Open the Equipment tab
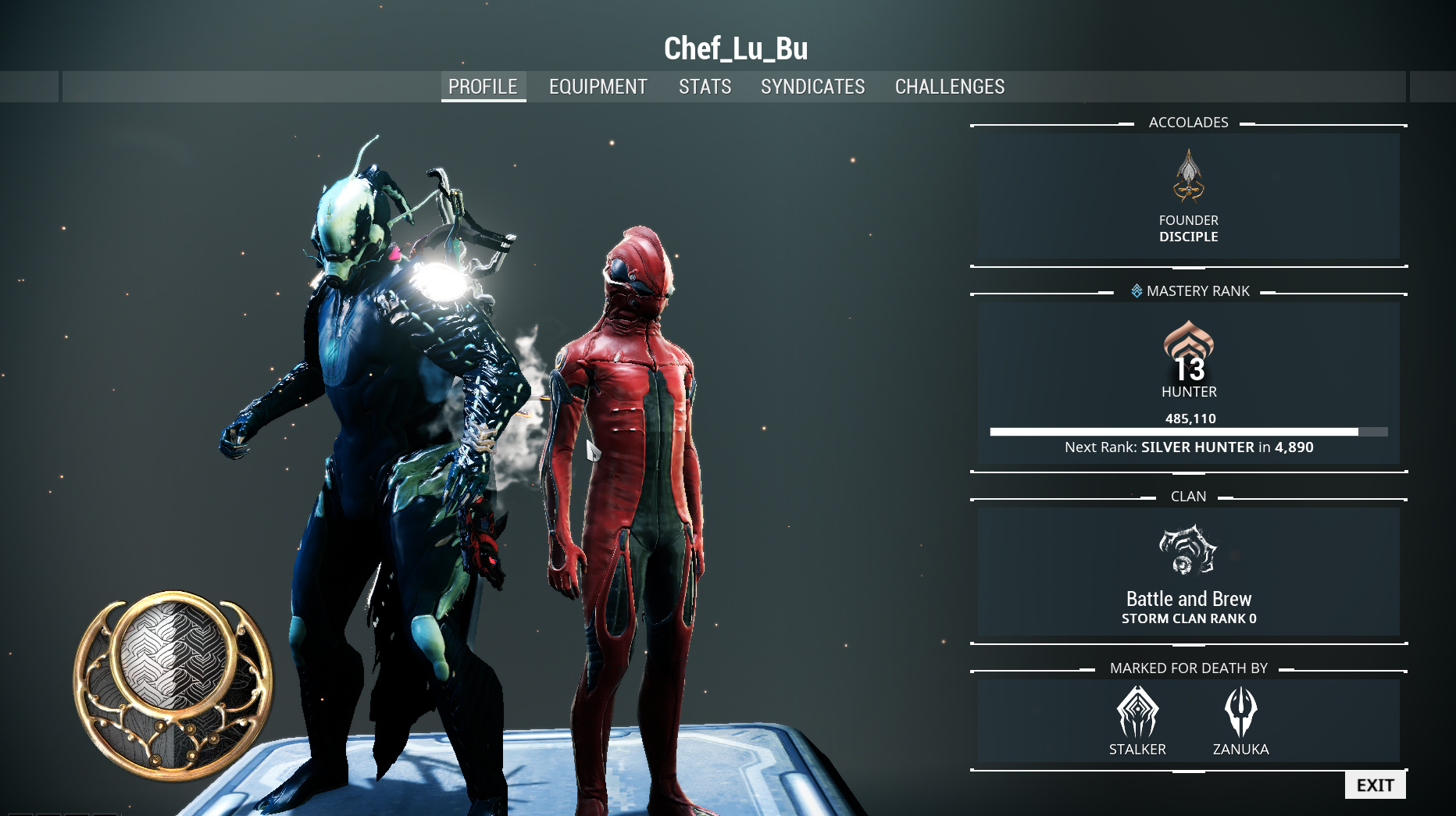 [598, 87]
